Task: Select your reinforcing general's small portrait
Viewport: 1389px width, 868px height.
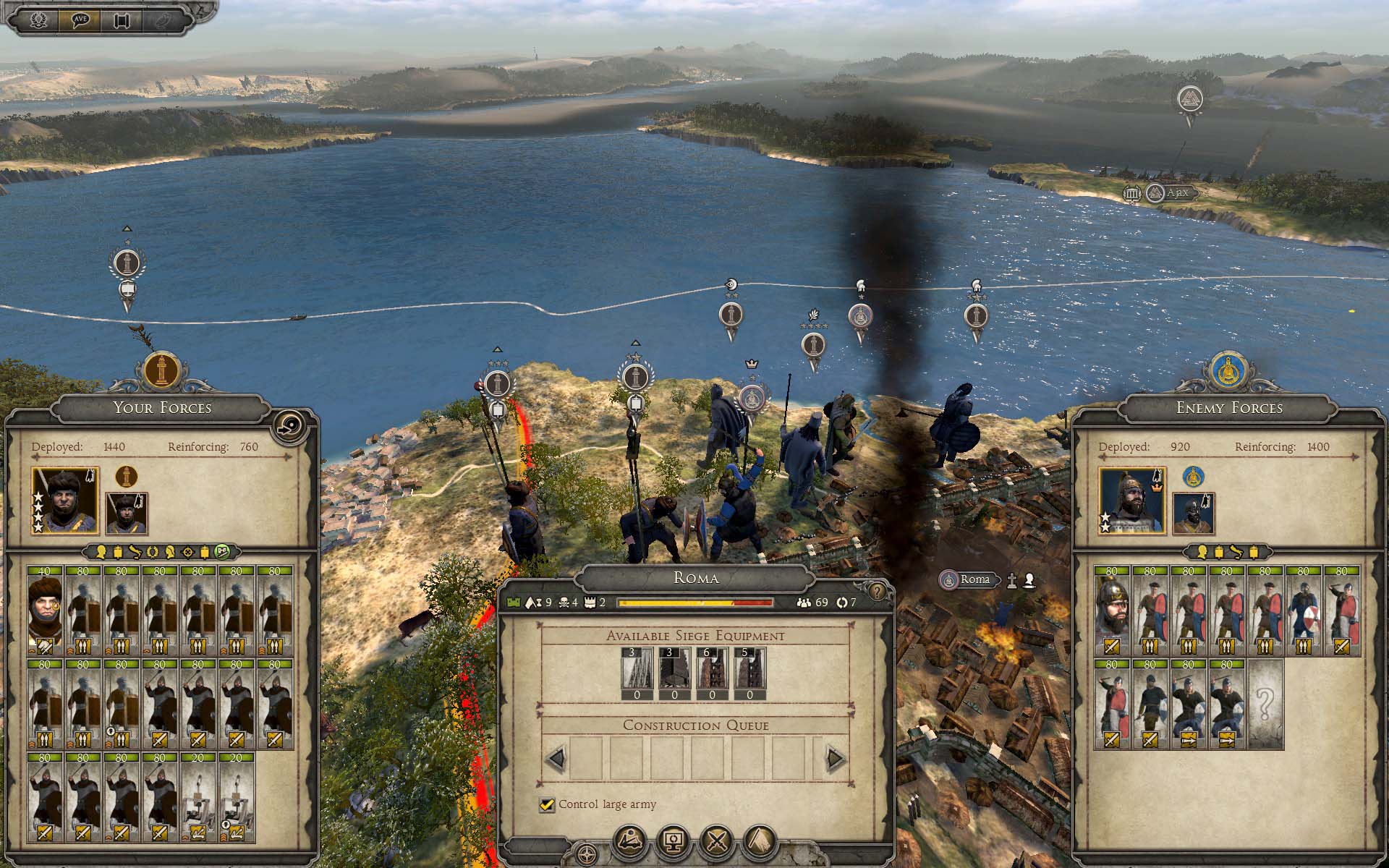Action: pos(127,513)
